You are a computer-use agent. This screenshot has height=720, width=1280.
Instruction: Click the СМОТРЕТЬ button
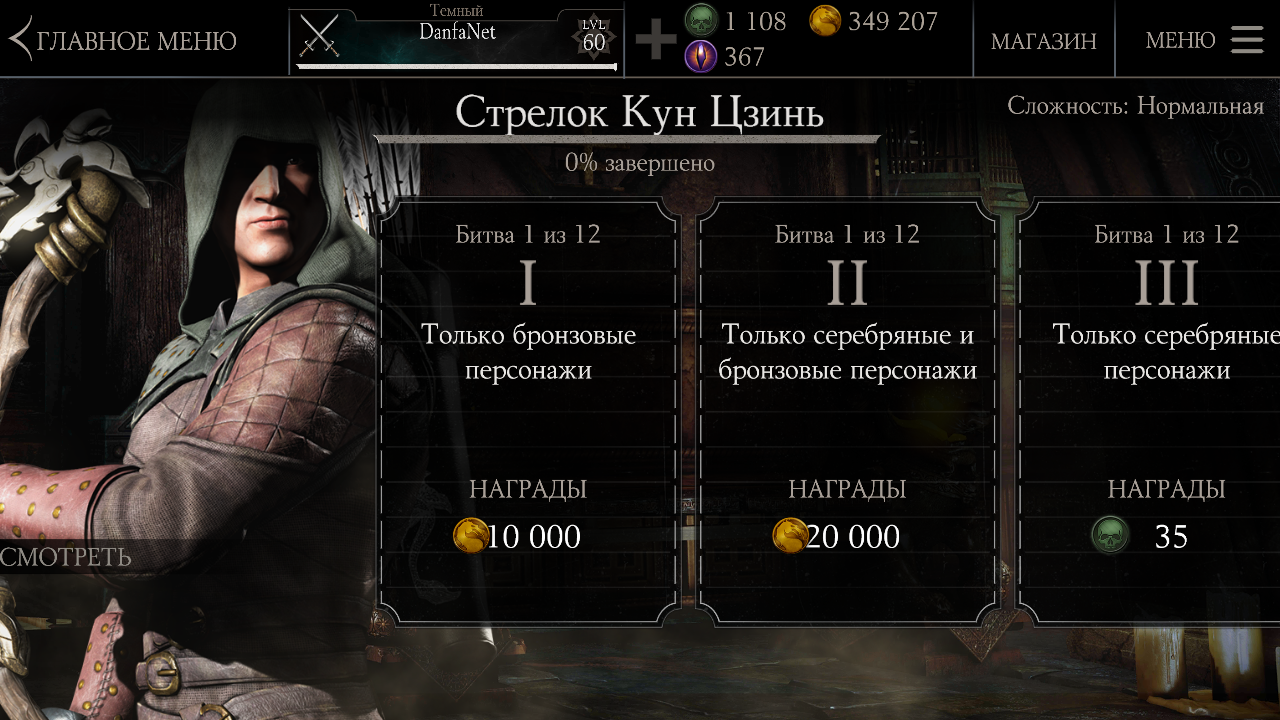(66, 557)
